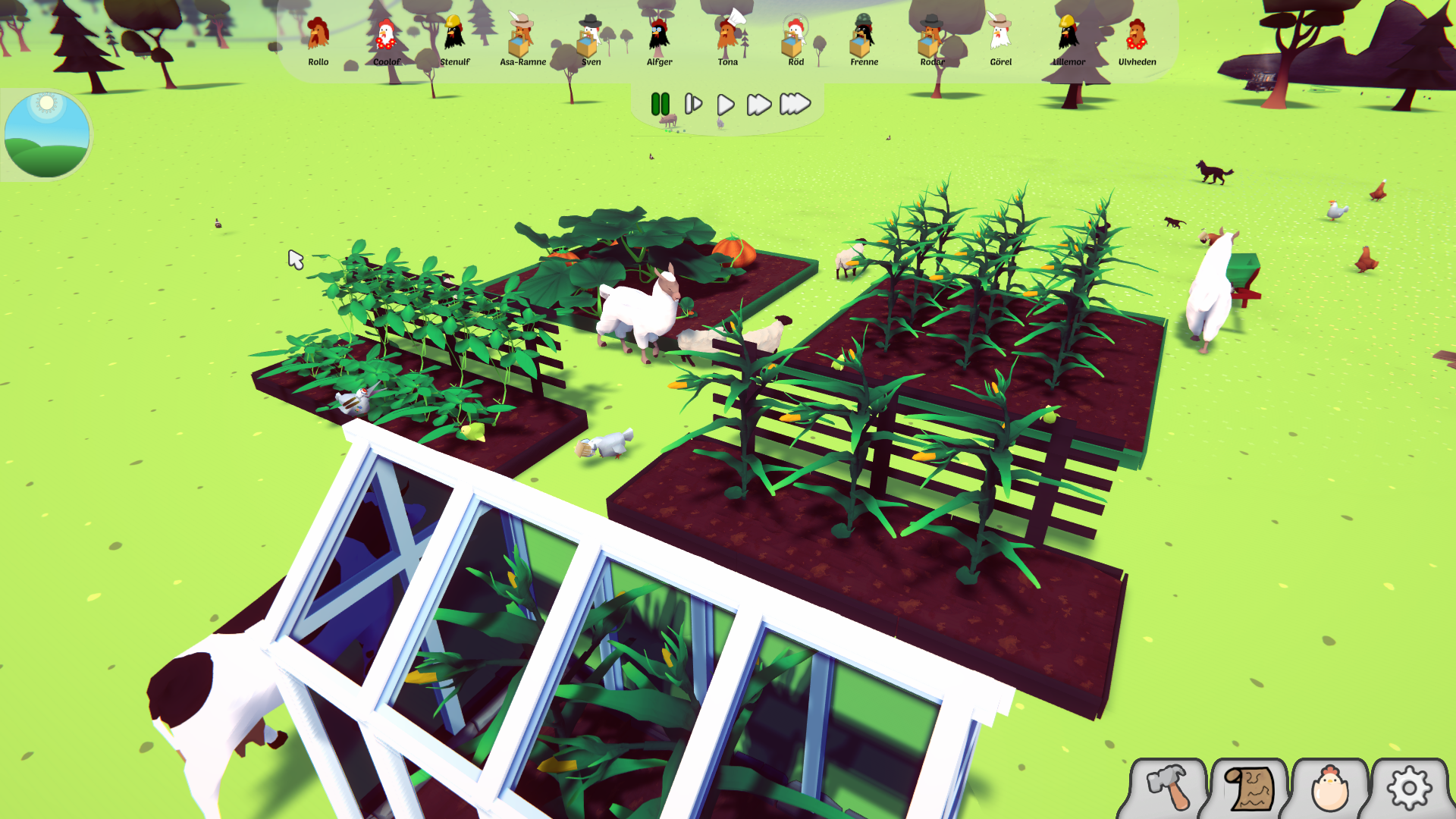Toggle the green pause button

click(660, 104)
